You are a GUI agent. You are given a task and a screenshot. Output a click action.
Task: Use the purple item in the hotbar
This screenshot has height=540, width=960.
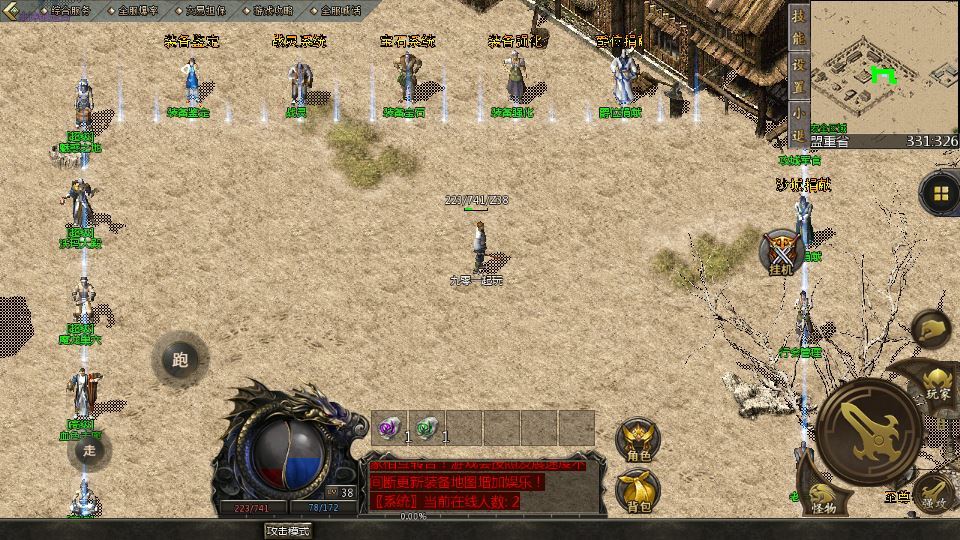point(388,427)
